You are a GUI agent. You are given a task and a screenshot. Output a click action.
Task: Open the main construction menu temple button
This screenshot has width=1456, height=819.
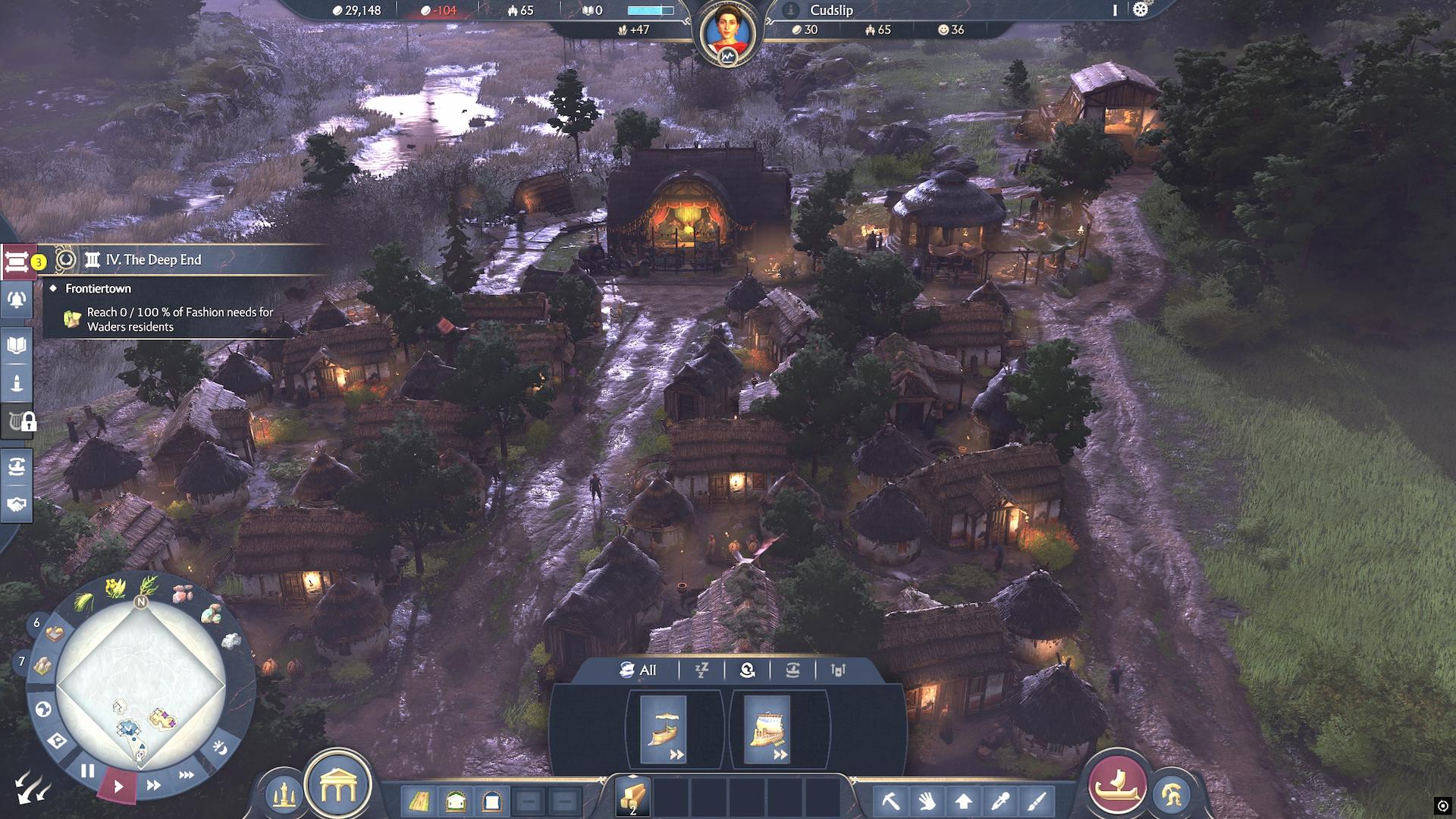337,788
